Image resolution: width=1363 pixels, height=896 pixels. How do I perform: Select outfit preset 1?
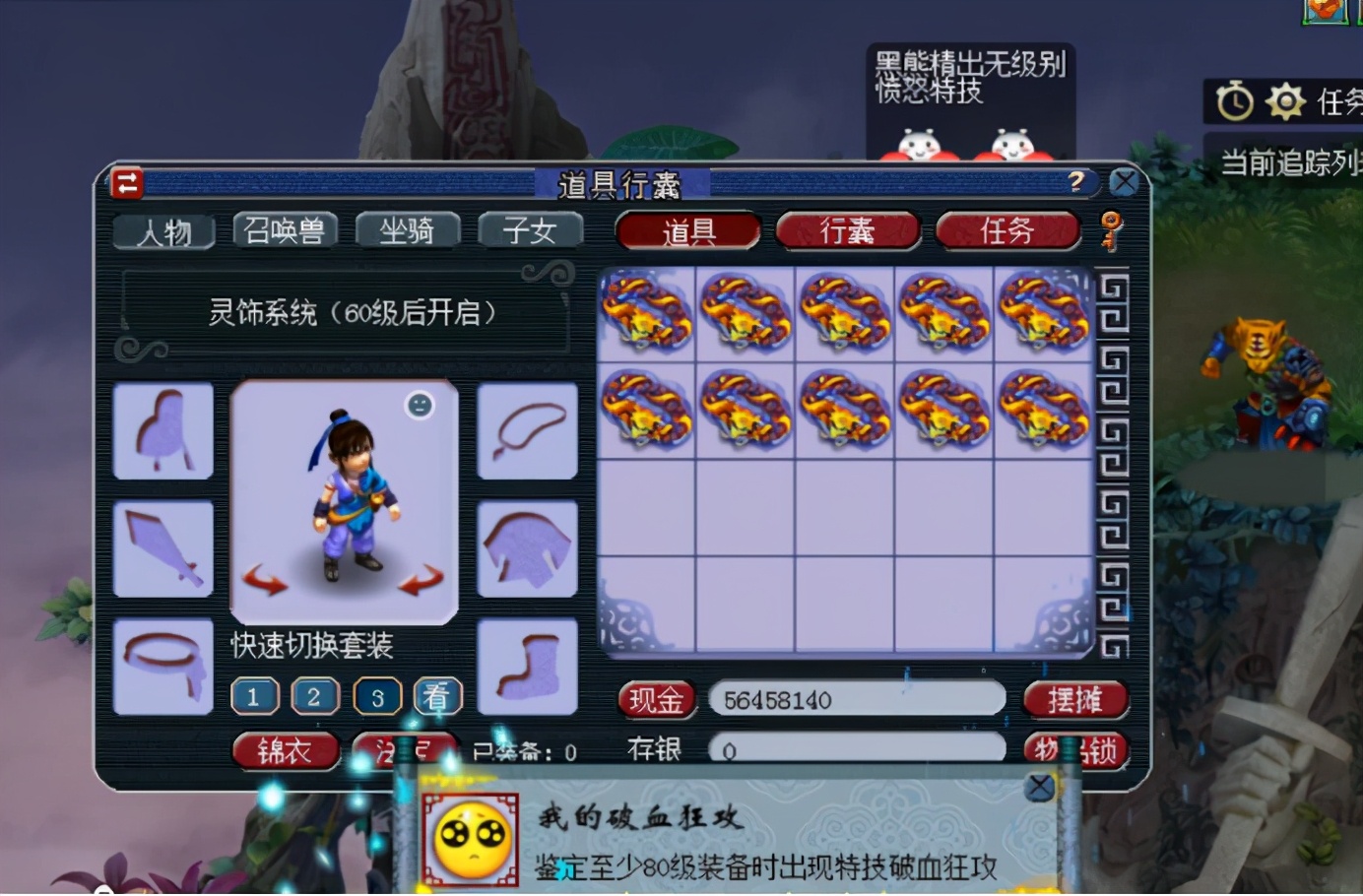[254, 695]
